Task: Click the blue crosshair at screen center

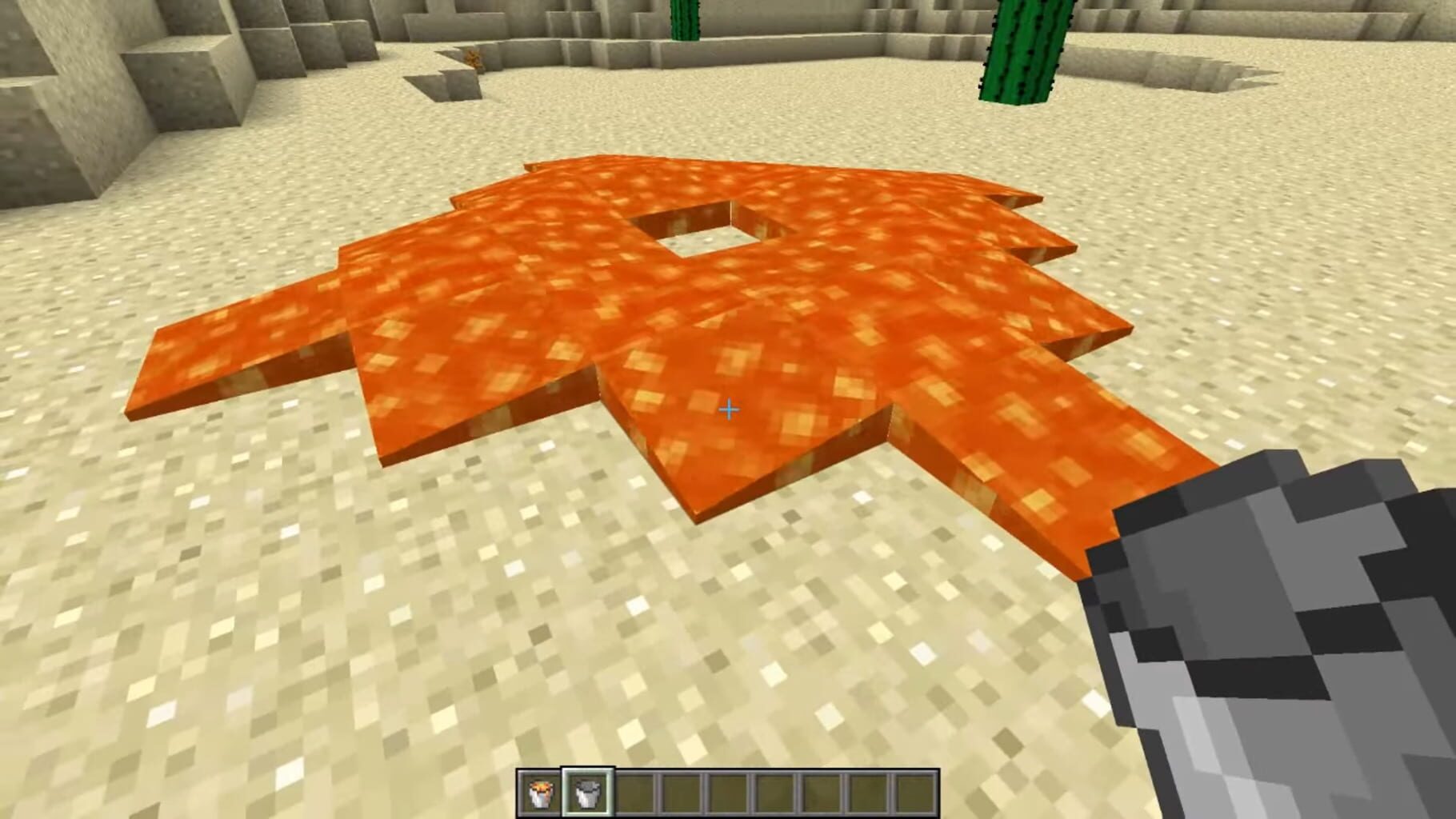Action: tap(728, 409)
